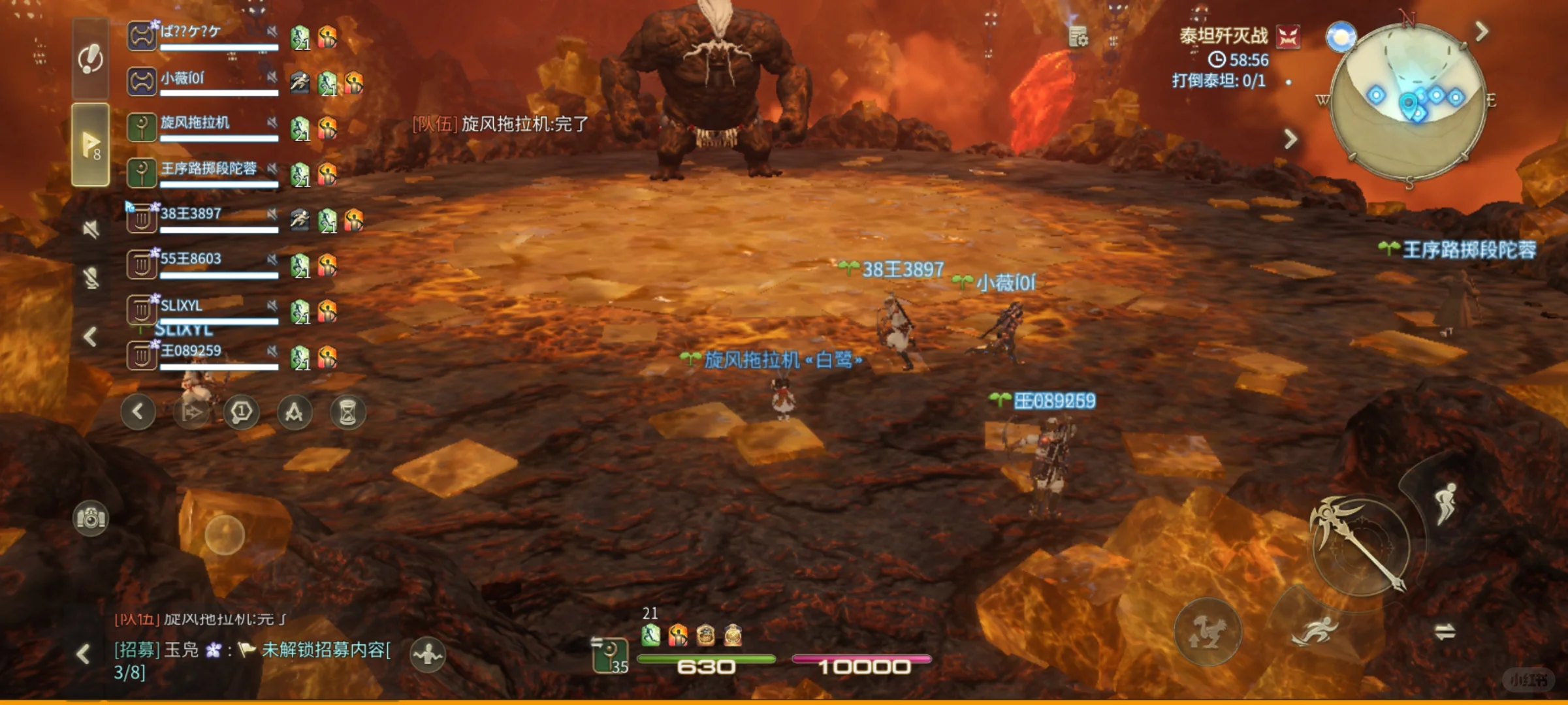Screen dimensions: 1568x705
Task: Mute player 38王3897 in the party list
Action: [x=272, y=214]
